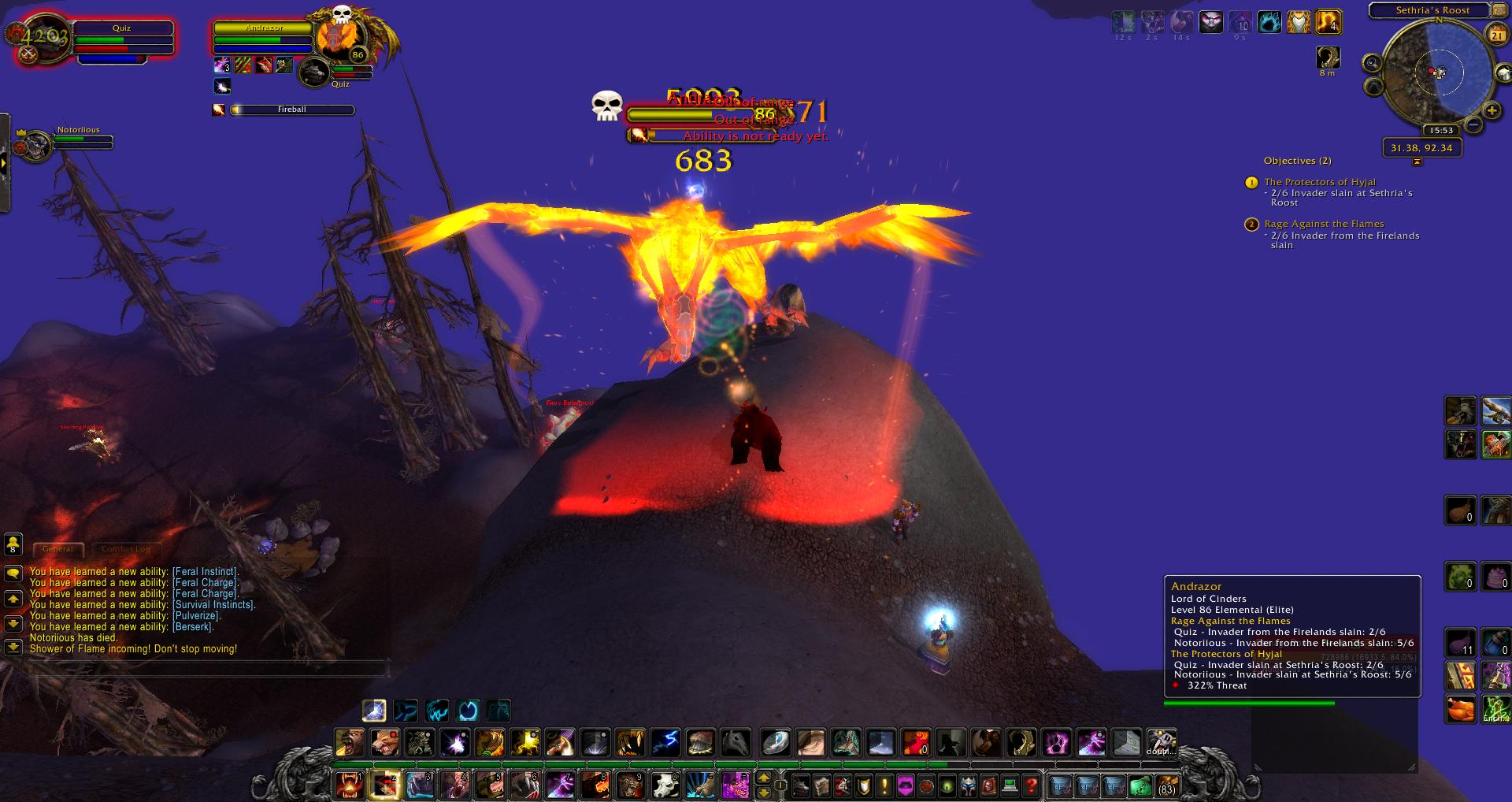1512x802 pixels.
Task: Activate the blue lightning ability icon
Action: 665,742
